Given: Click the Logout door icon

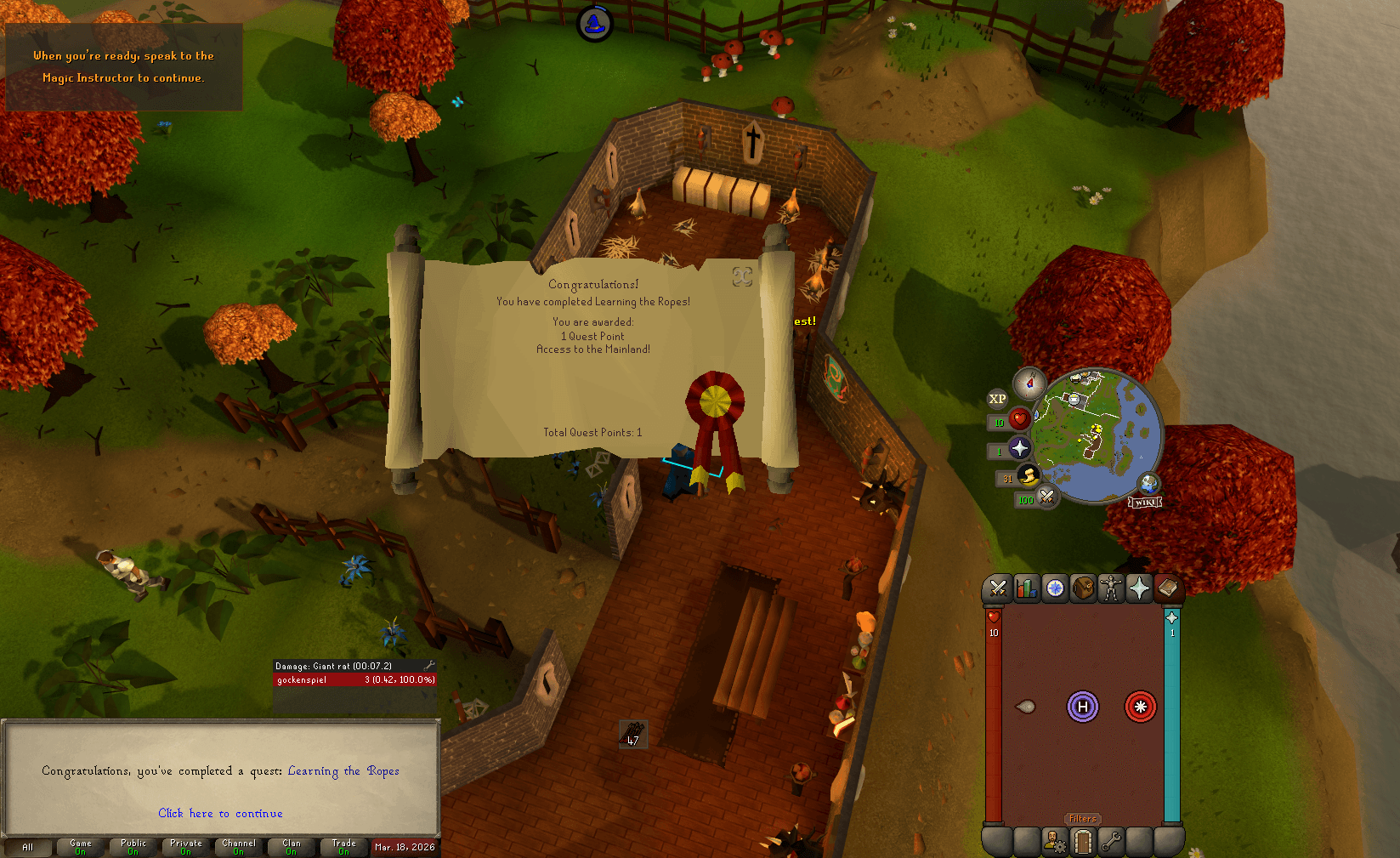Looking at the screenshot, I should 1082,841.
